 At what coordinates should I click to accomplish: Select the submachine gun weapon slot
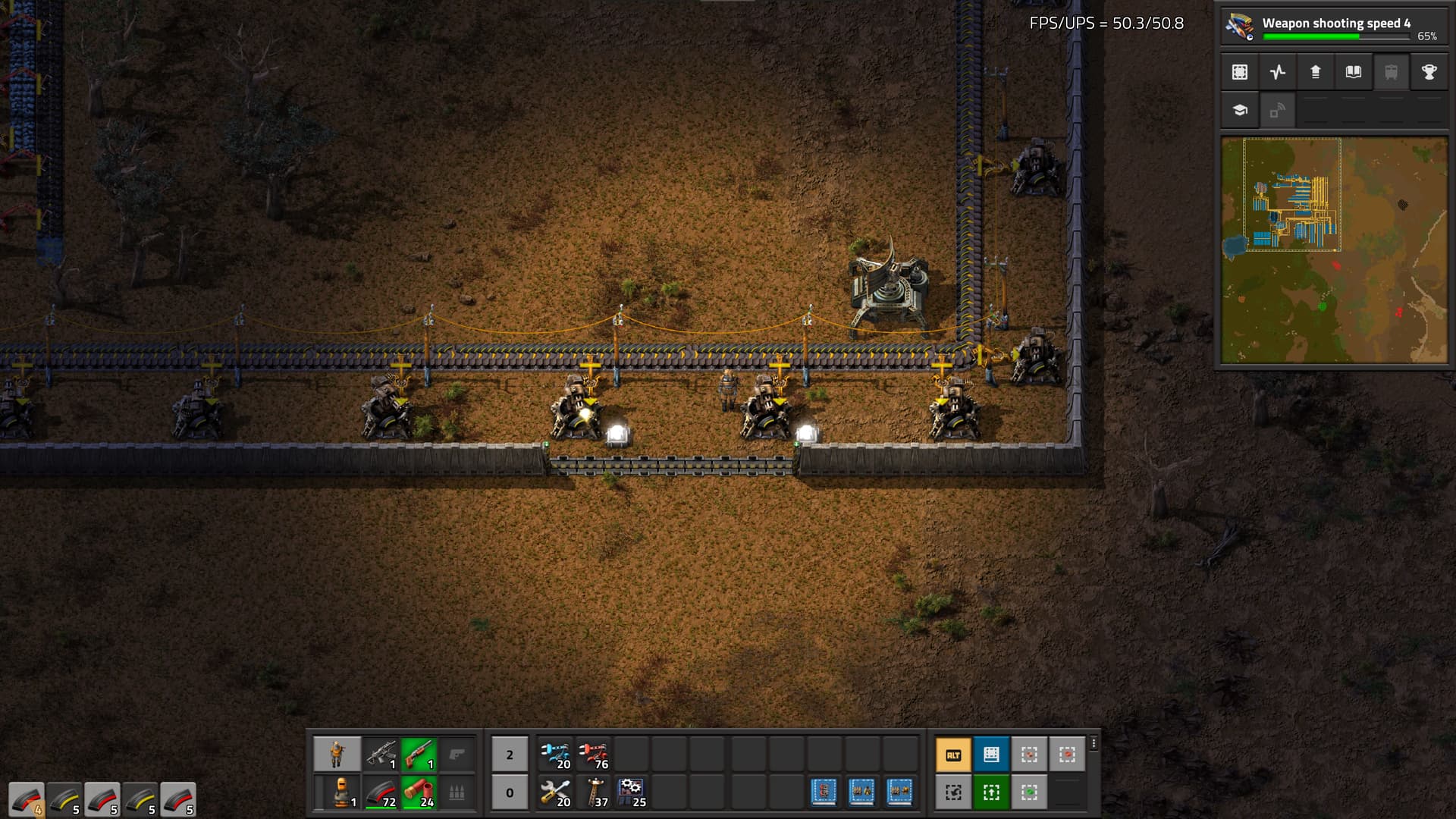coord(381,755)
